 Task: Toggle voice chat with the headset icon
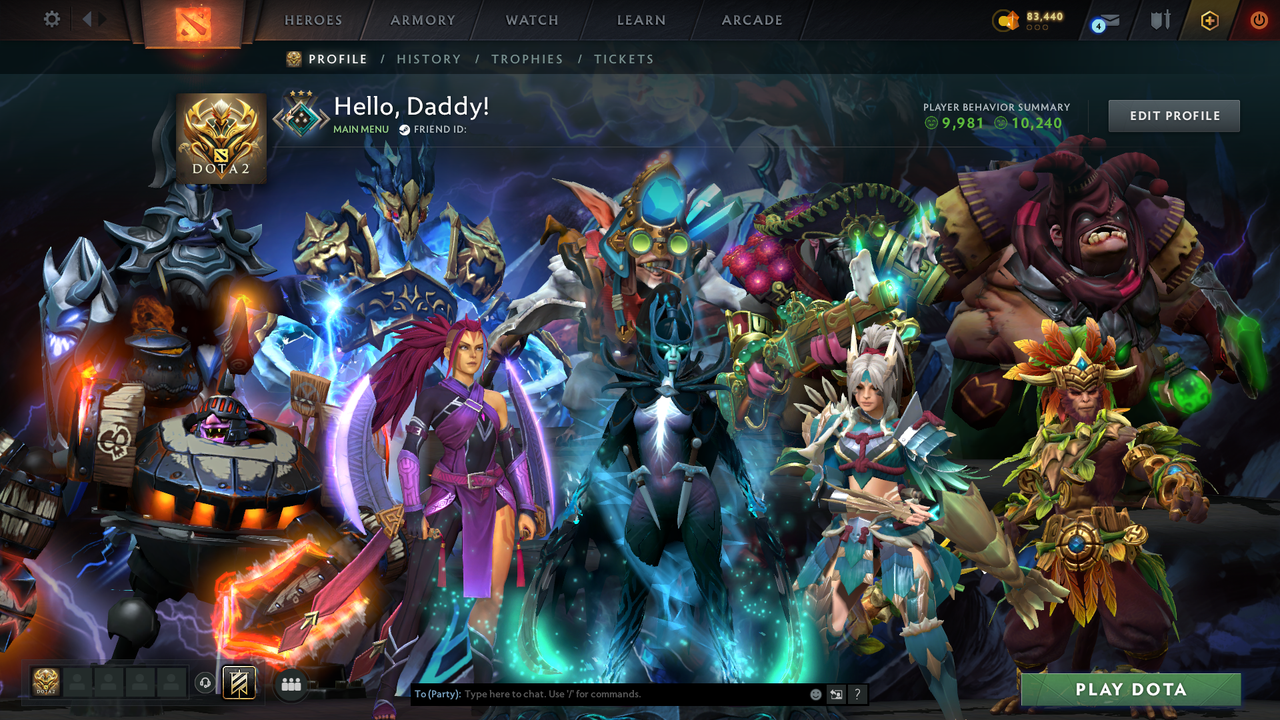(x=207, y=683)
